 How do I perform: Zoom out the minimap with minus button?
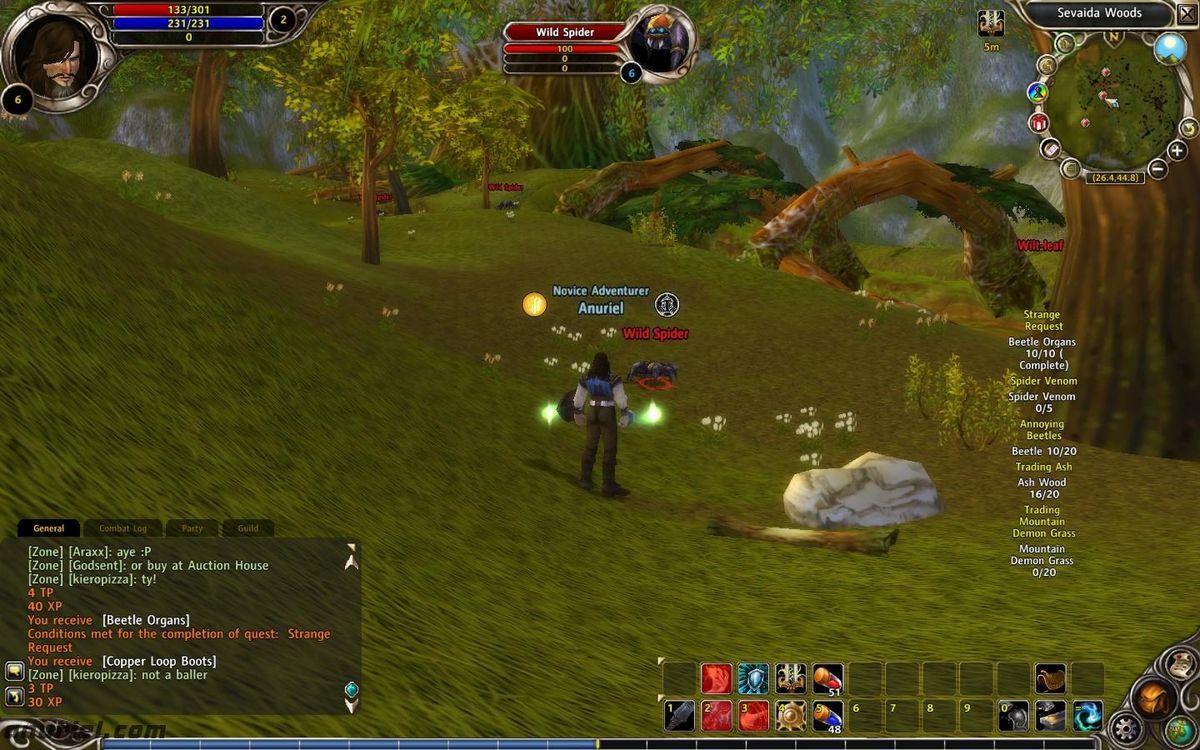pos(1157,169)
